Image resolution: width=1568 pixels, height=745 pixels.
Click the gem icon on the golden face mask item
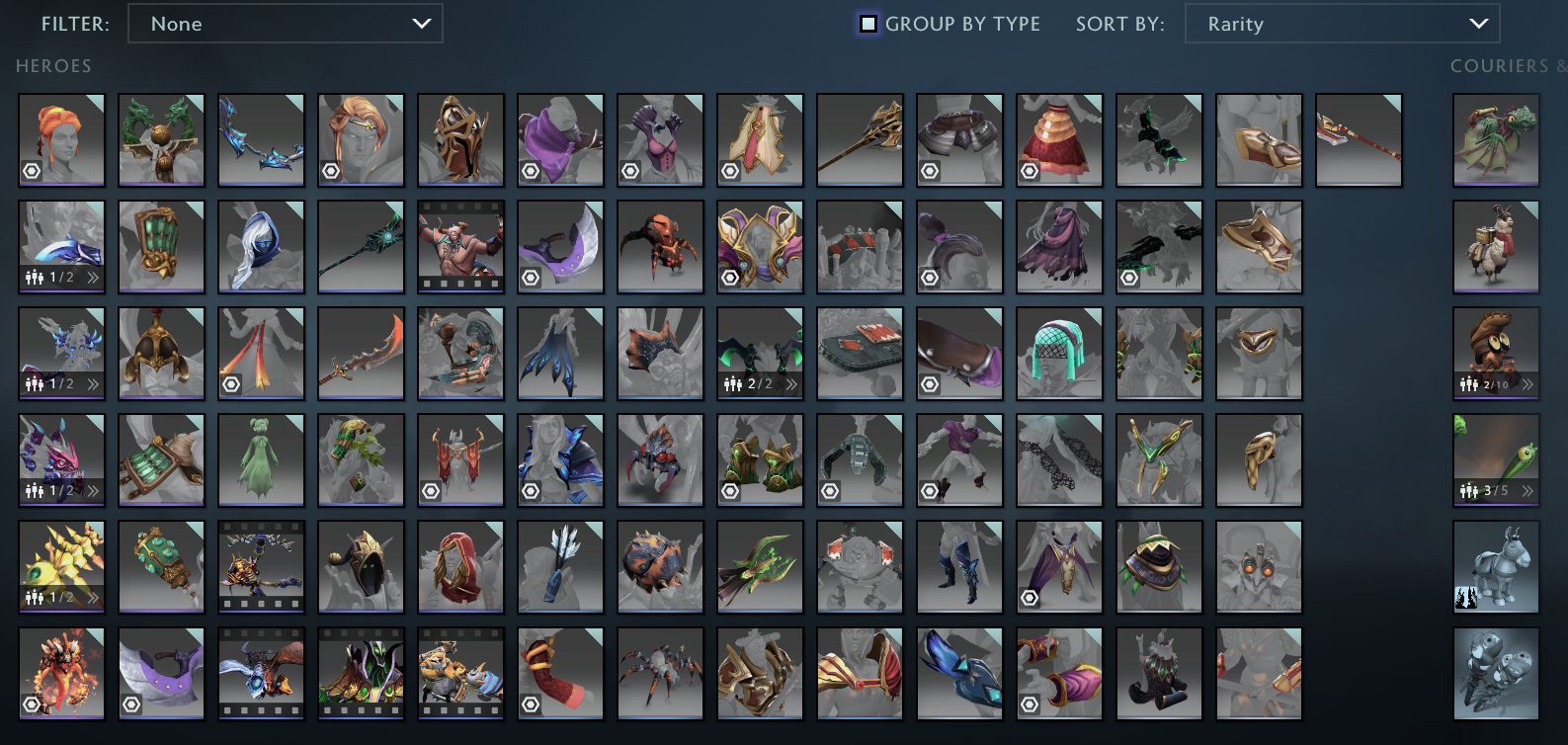730,277
